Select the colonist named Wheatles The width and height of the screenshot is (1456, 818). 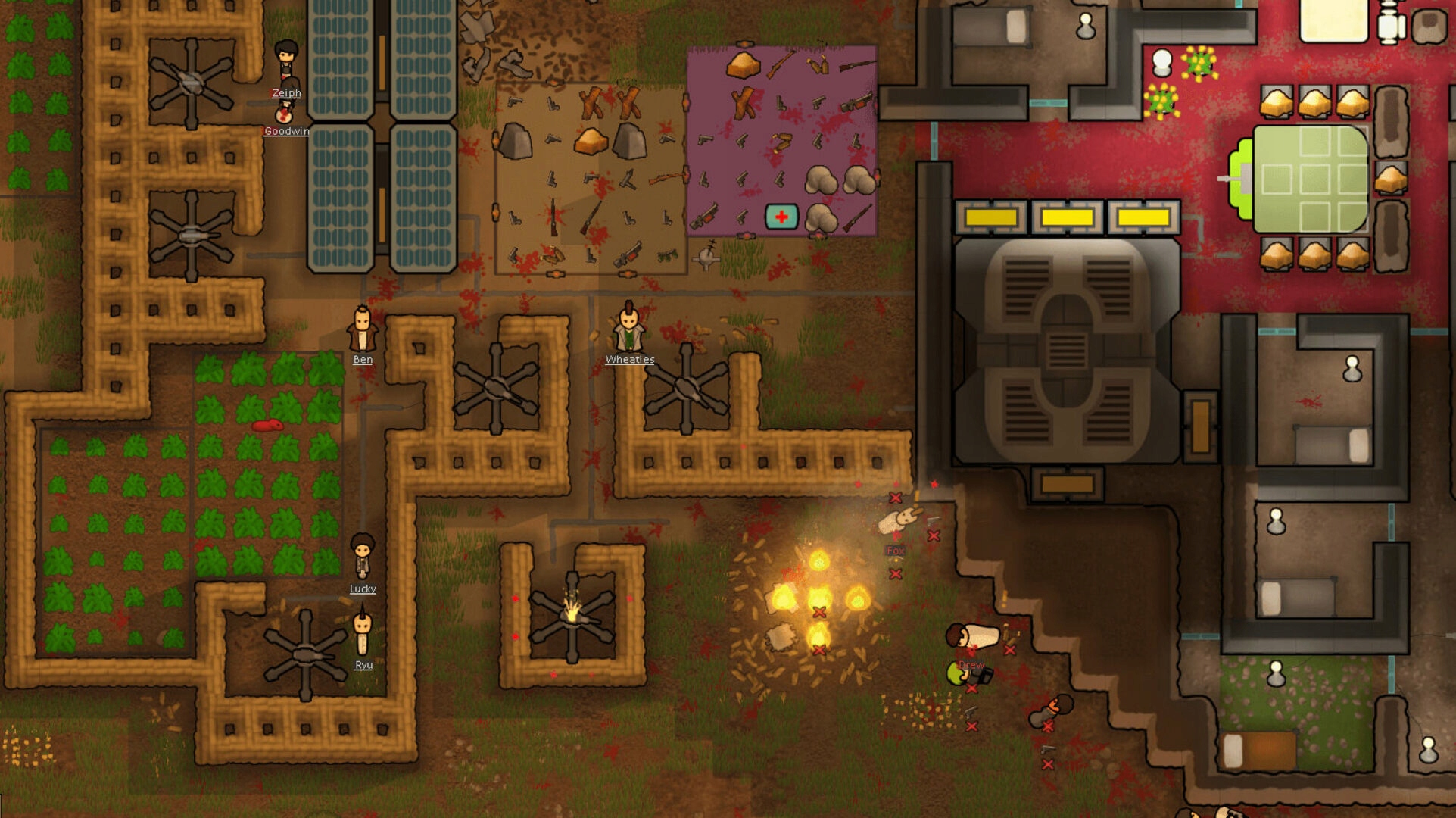tap(628, 329)
